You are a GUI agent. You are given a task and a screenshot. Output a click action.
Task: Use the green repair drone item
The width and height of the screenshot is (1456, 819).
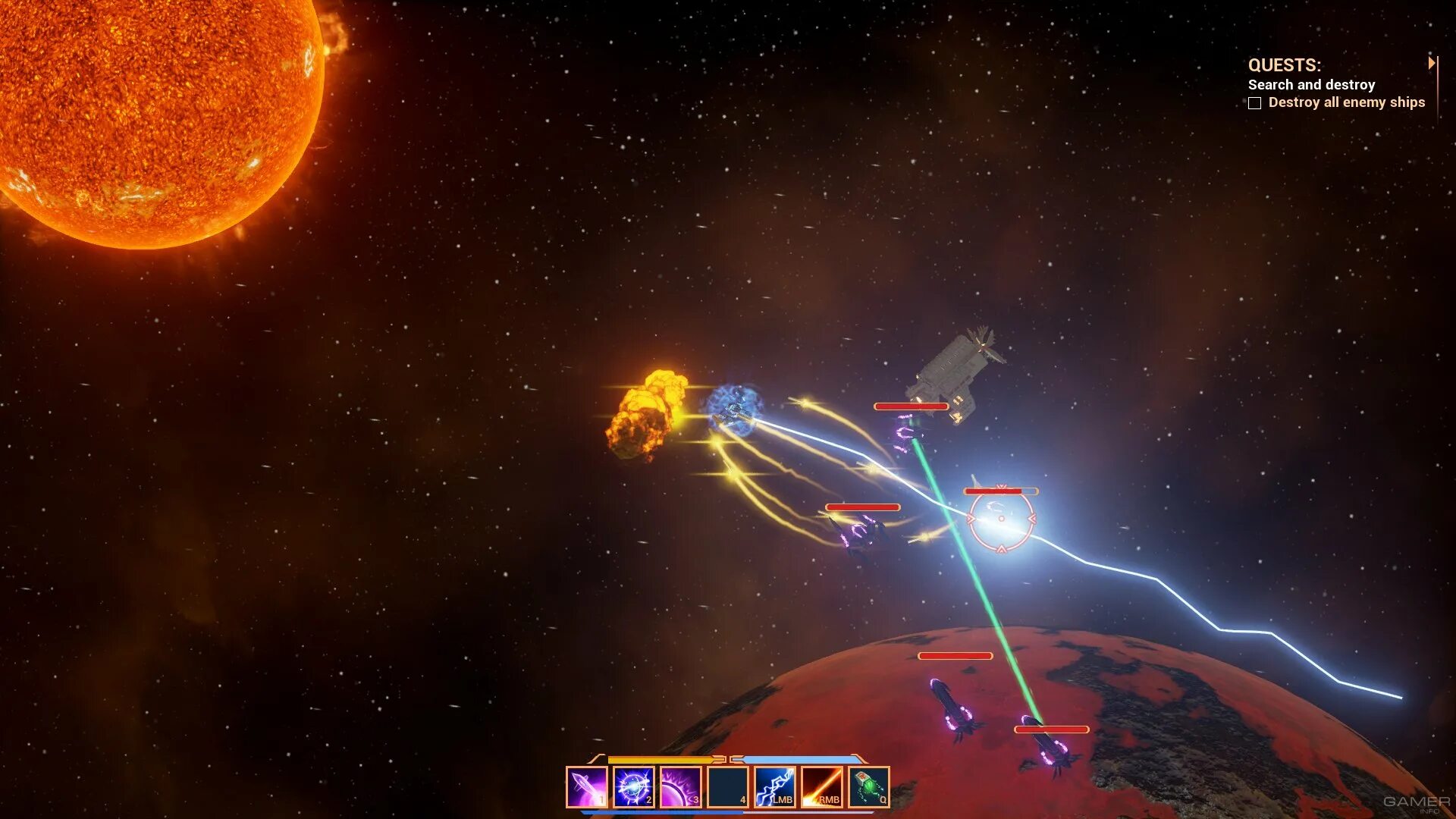869,787
